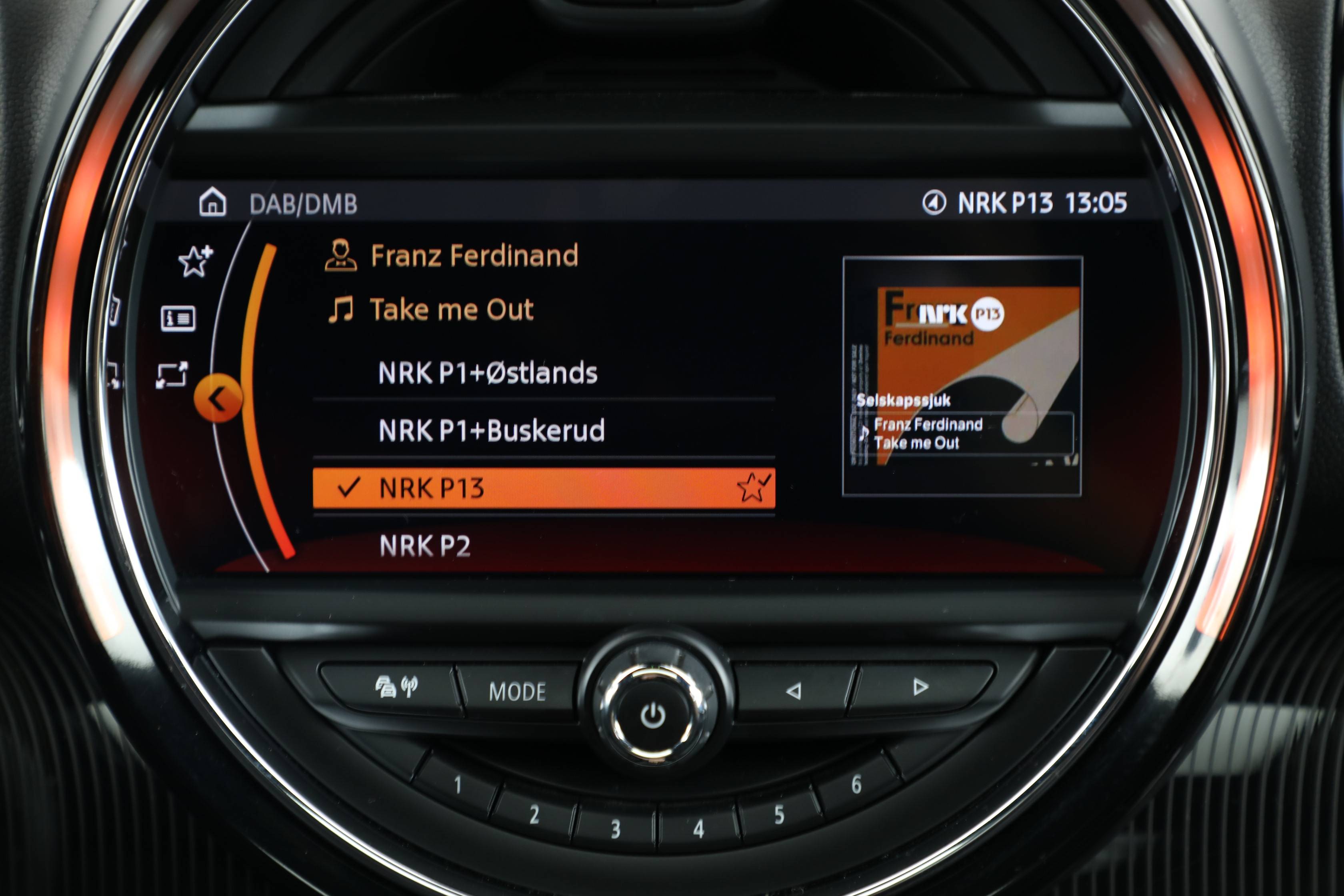Viewport: 1344px width, 896px height.
Task: Click the MODE button
Action: click(x=517, y=692)
